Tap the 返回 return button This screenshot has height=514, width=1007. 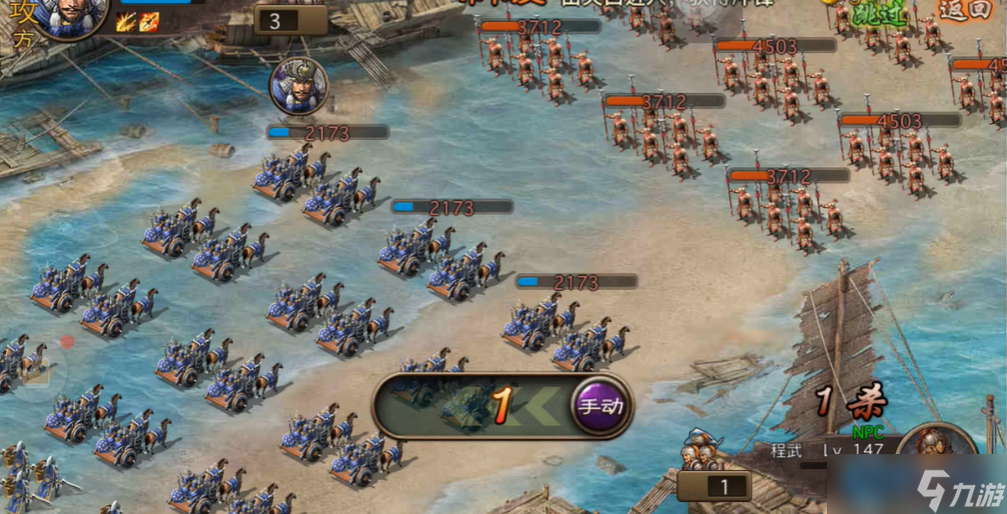[966, 10]
